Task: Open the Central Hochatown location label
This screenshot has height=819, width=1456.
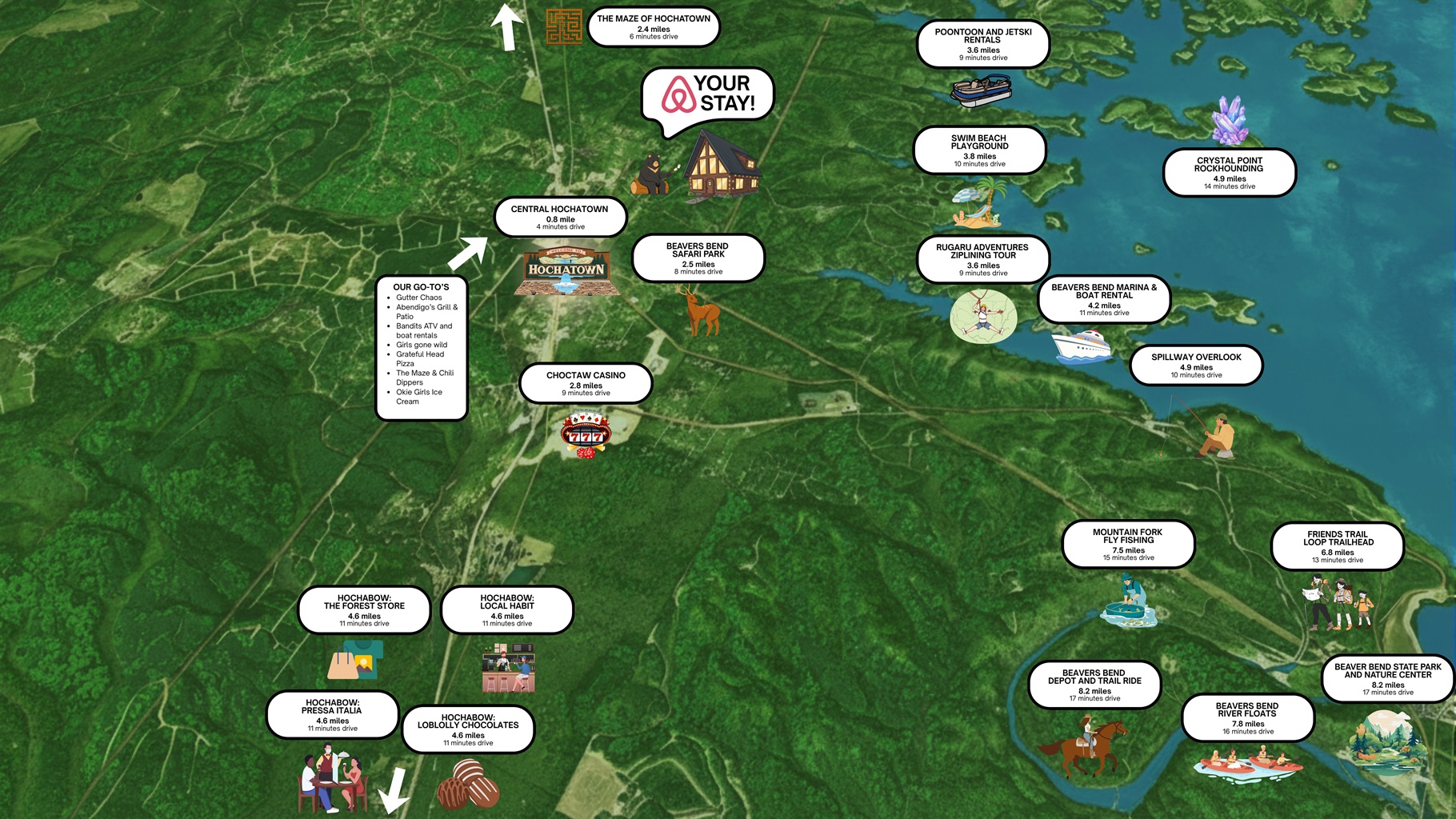Action: click(560, 217)
